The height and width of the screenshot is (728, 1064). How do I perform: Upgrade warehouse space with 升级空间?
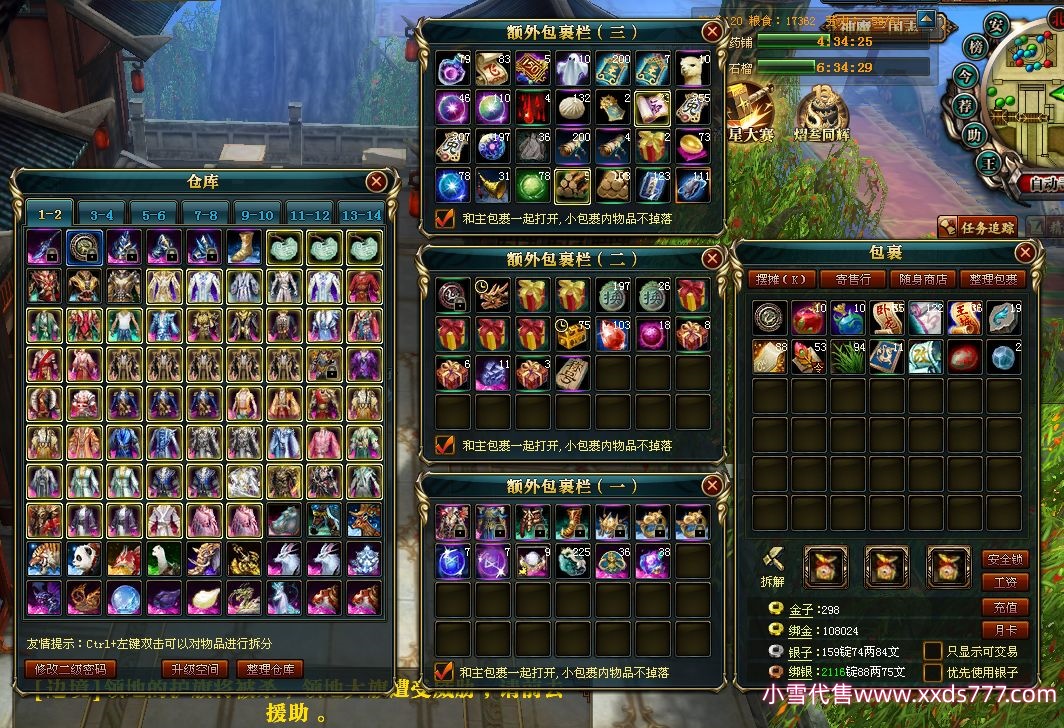point(196,669)
